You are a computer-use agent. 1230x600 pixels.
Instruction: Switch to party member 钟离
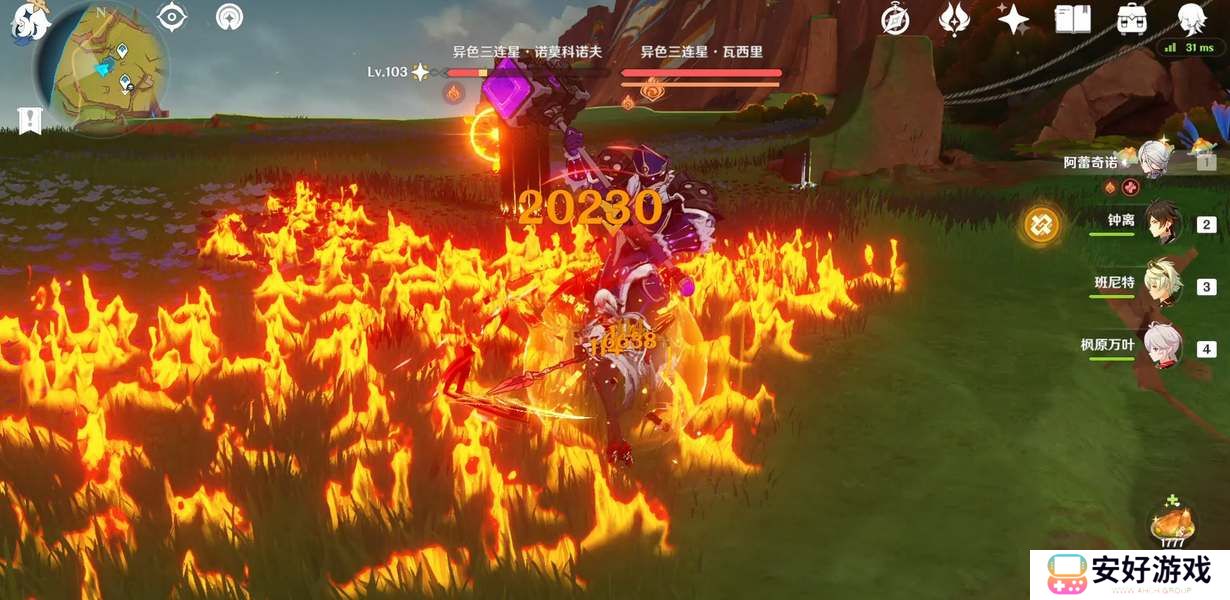[x=1163, y=223]
